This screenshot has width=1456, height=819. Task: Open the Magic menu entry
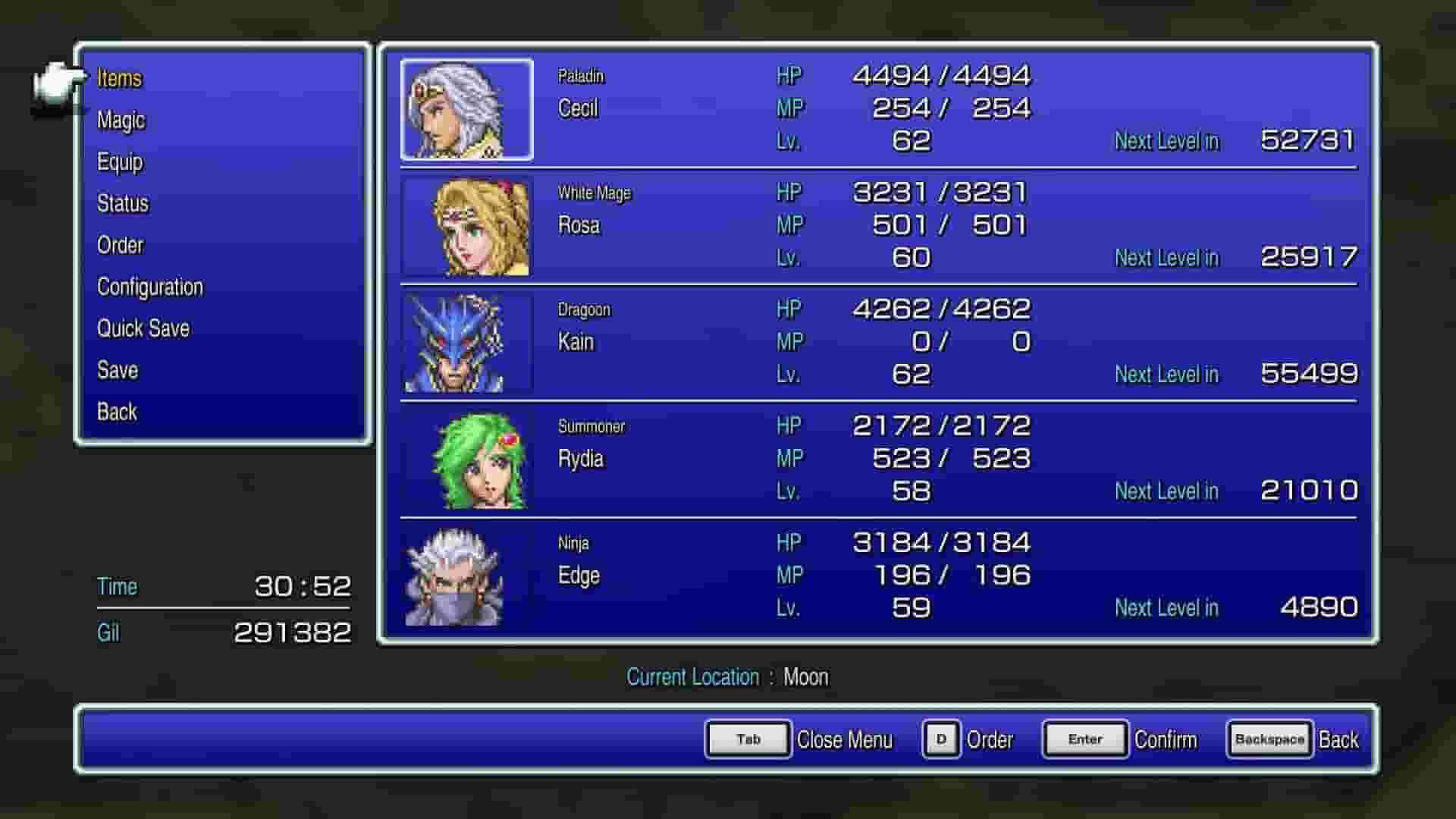121,120
